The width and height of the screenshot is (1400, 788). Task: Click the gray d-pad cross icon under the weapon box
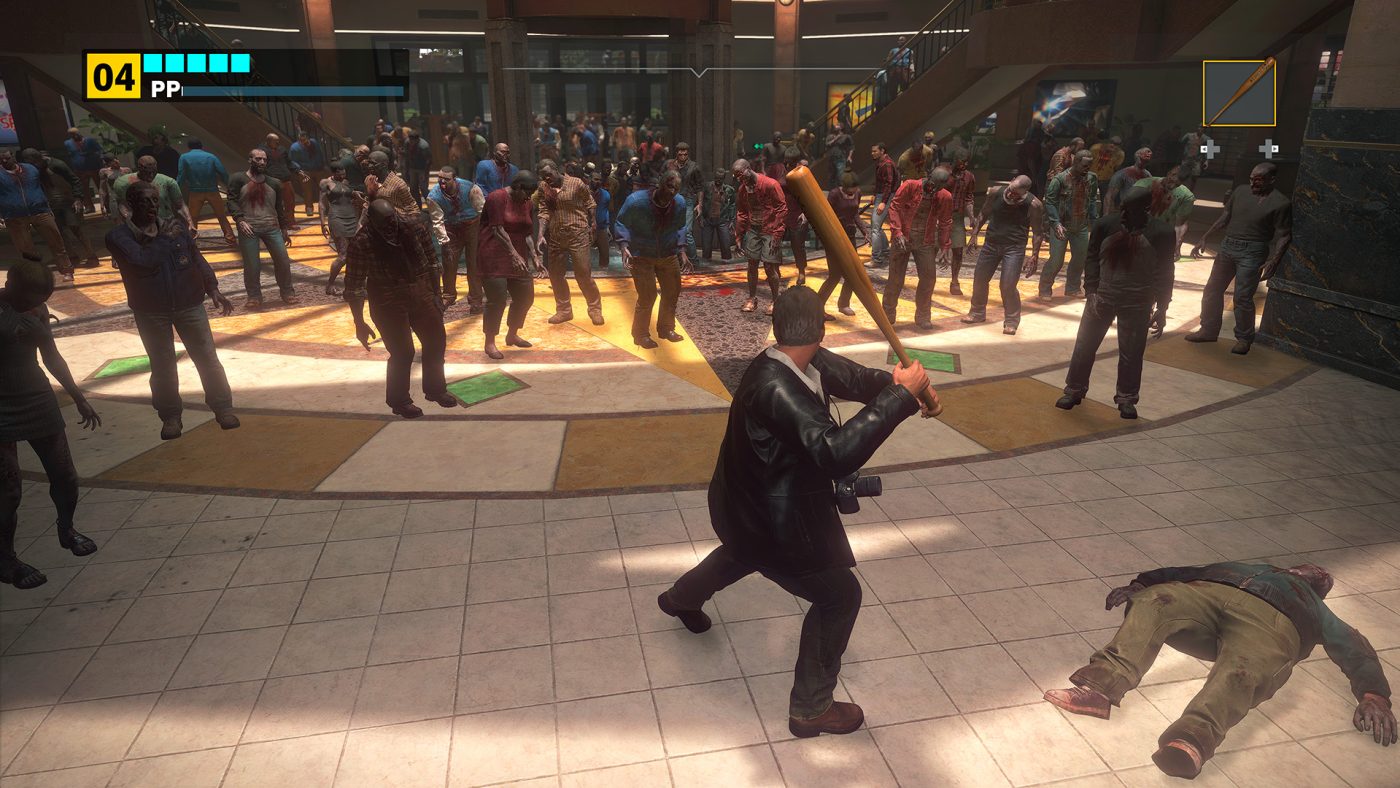(x=1211, y=149)
